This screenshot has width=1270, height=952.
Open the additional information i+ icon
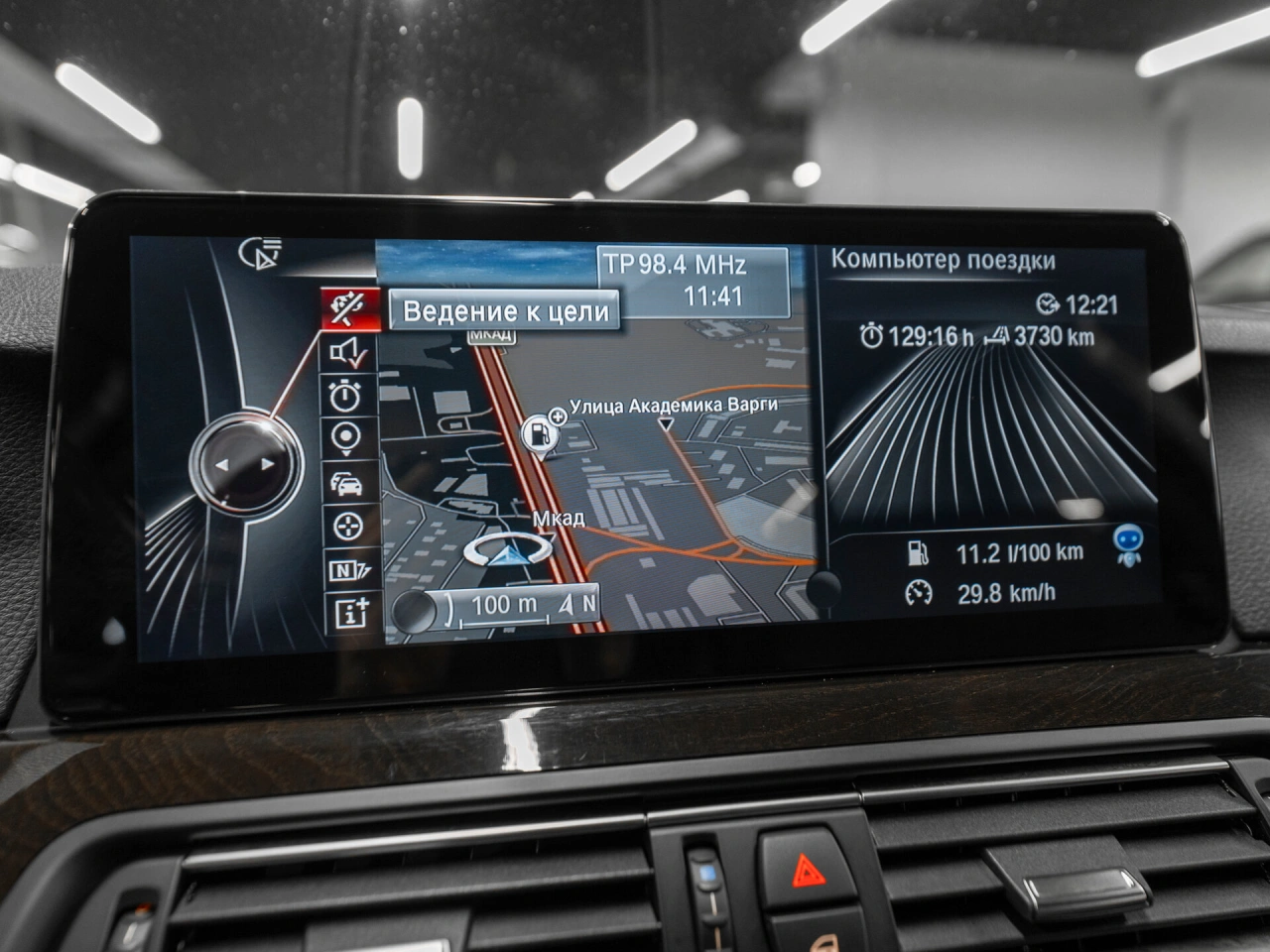[x=350, y=613]
